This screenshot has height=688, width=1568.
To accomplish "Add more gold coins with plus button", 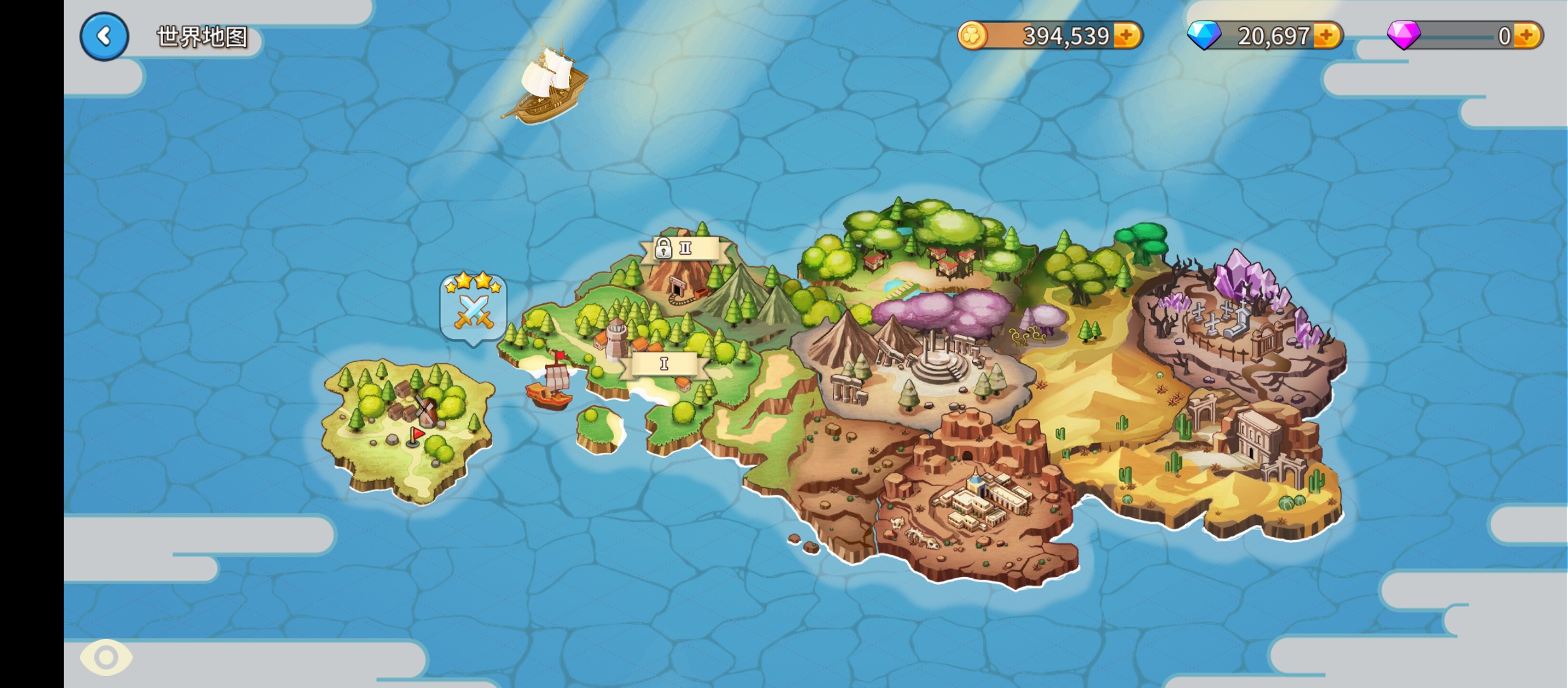I will tap(1127, 36).
